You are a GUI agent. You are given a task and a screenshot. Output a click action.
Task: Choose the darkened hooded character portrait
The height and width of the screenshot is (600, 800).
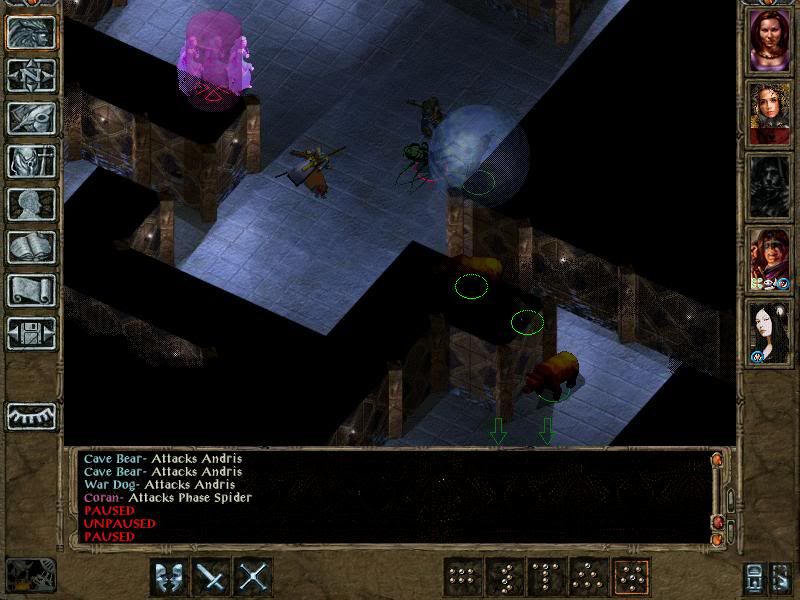coord(770,186)
